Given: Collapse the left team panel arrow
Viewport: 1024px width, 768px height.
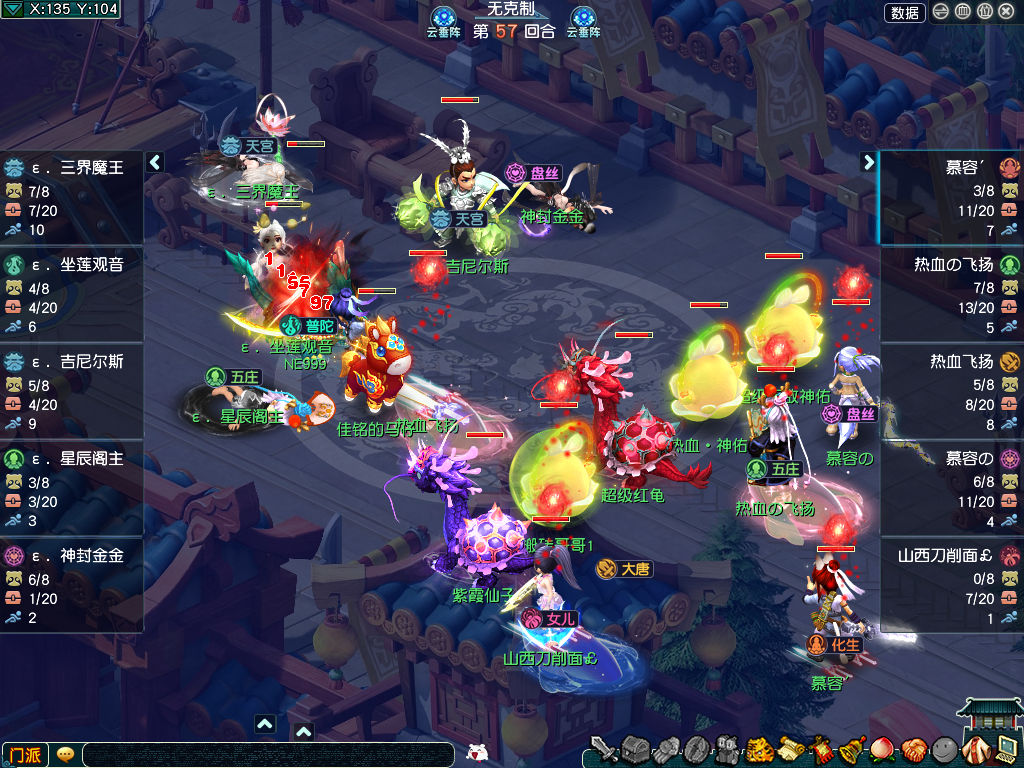Looking at the screenshot, I should 155,162.
